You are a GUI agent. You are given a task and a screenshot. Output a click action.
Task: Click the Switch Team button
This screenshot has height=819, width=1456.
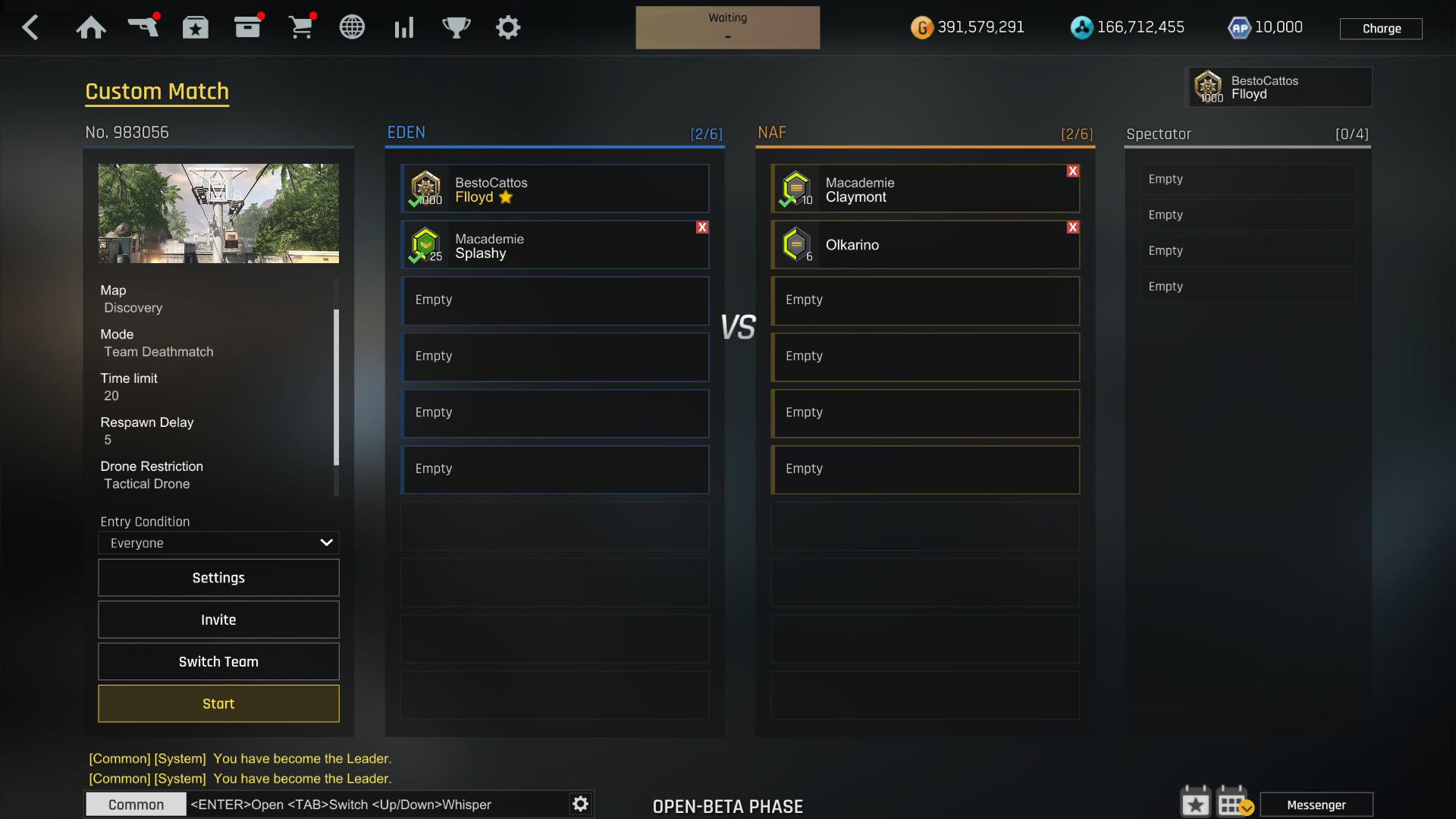[x=218, y=661]
